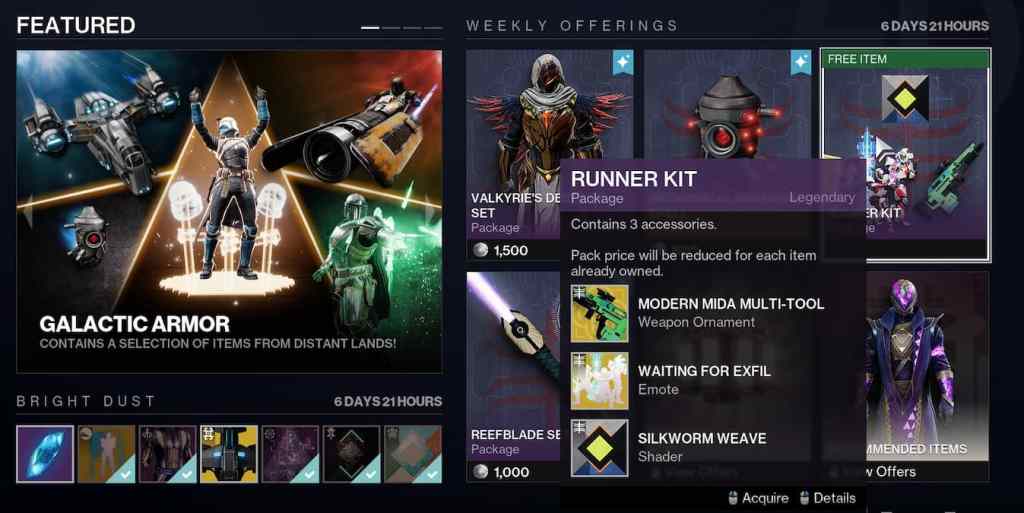Choose the yellow ship Bright Dust item

[229, 454]
